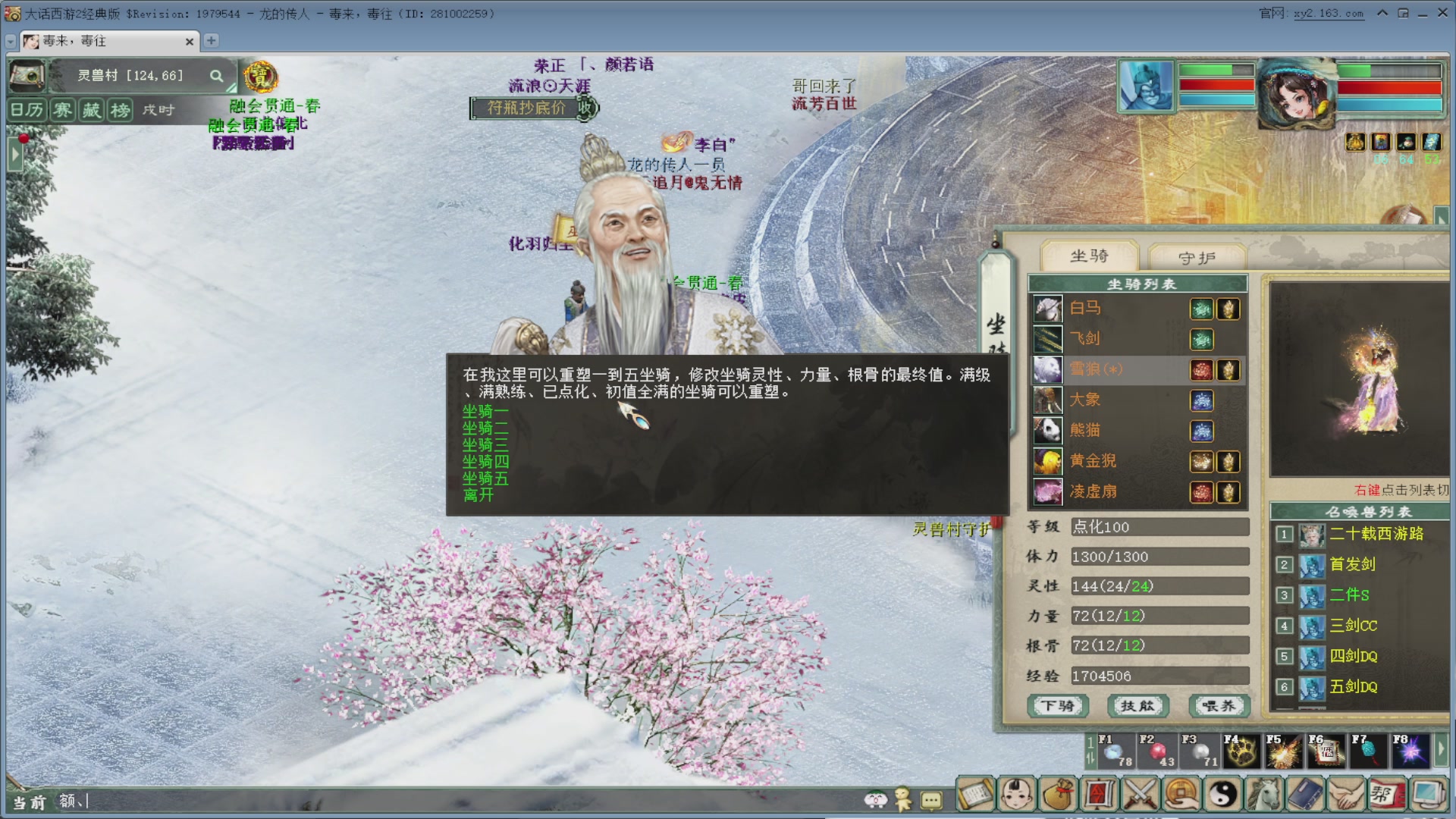The width and height of the screenshot is (1456, 819).
Task: Activate the F4 golden paw skill
Action: (x=1243, y=752)
